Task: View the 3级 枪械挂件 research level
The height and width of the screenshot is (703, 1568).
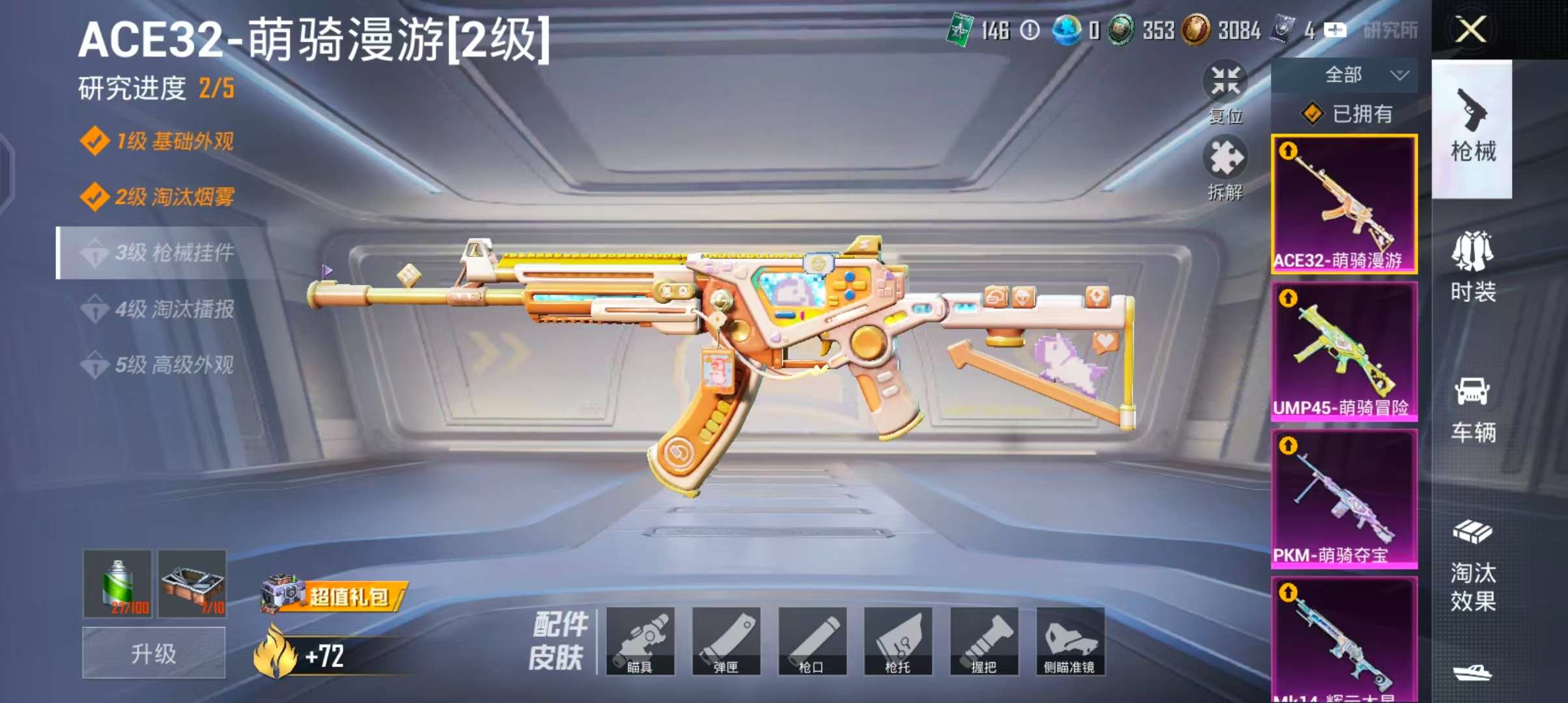Action: tap(163, 253)
